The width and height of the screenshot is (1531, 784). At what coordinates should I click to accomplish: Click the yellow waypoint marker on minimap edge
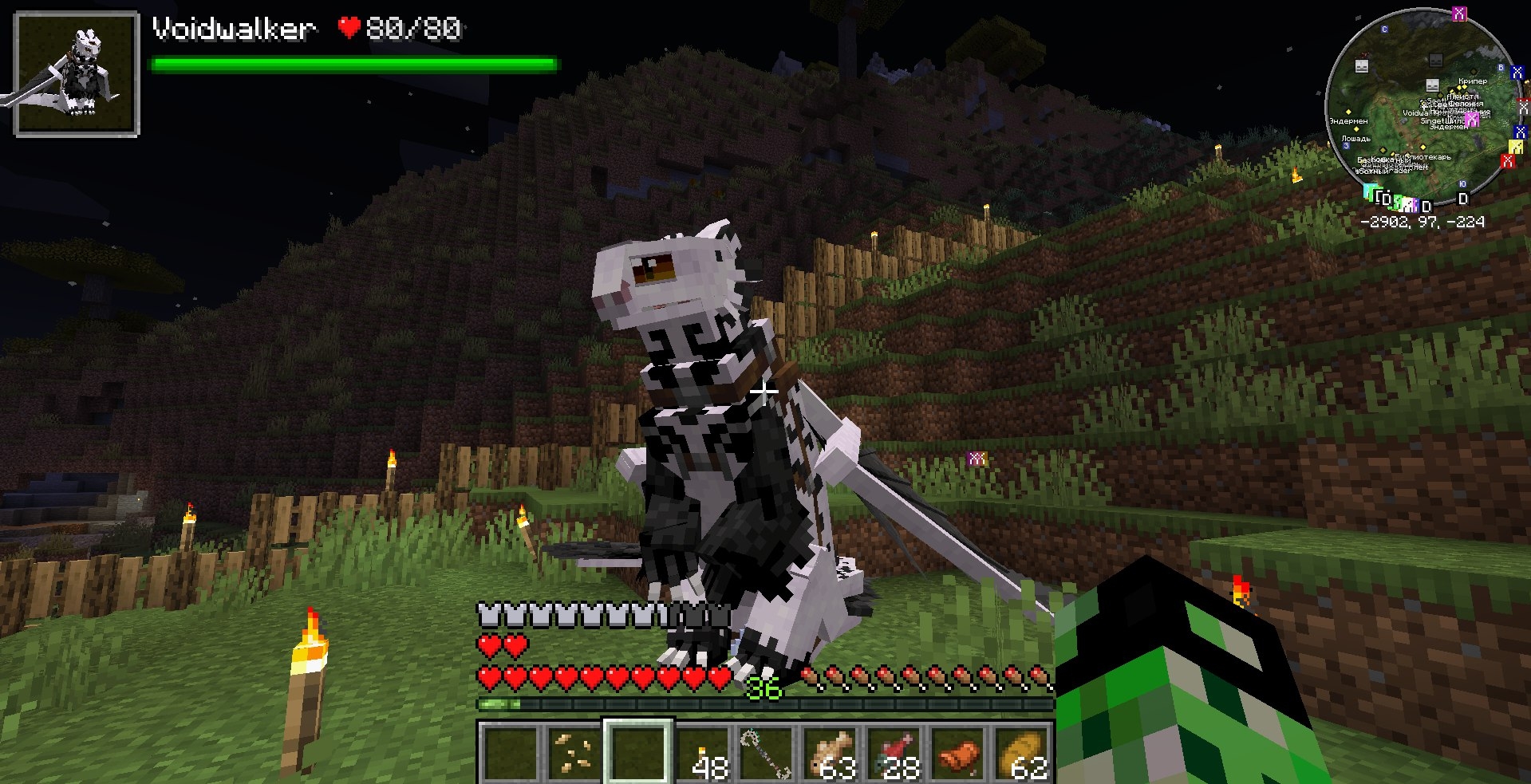coord(1515,147)
